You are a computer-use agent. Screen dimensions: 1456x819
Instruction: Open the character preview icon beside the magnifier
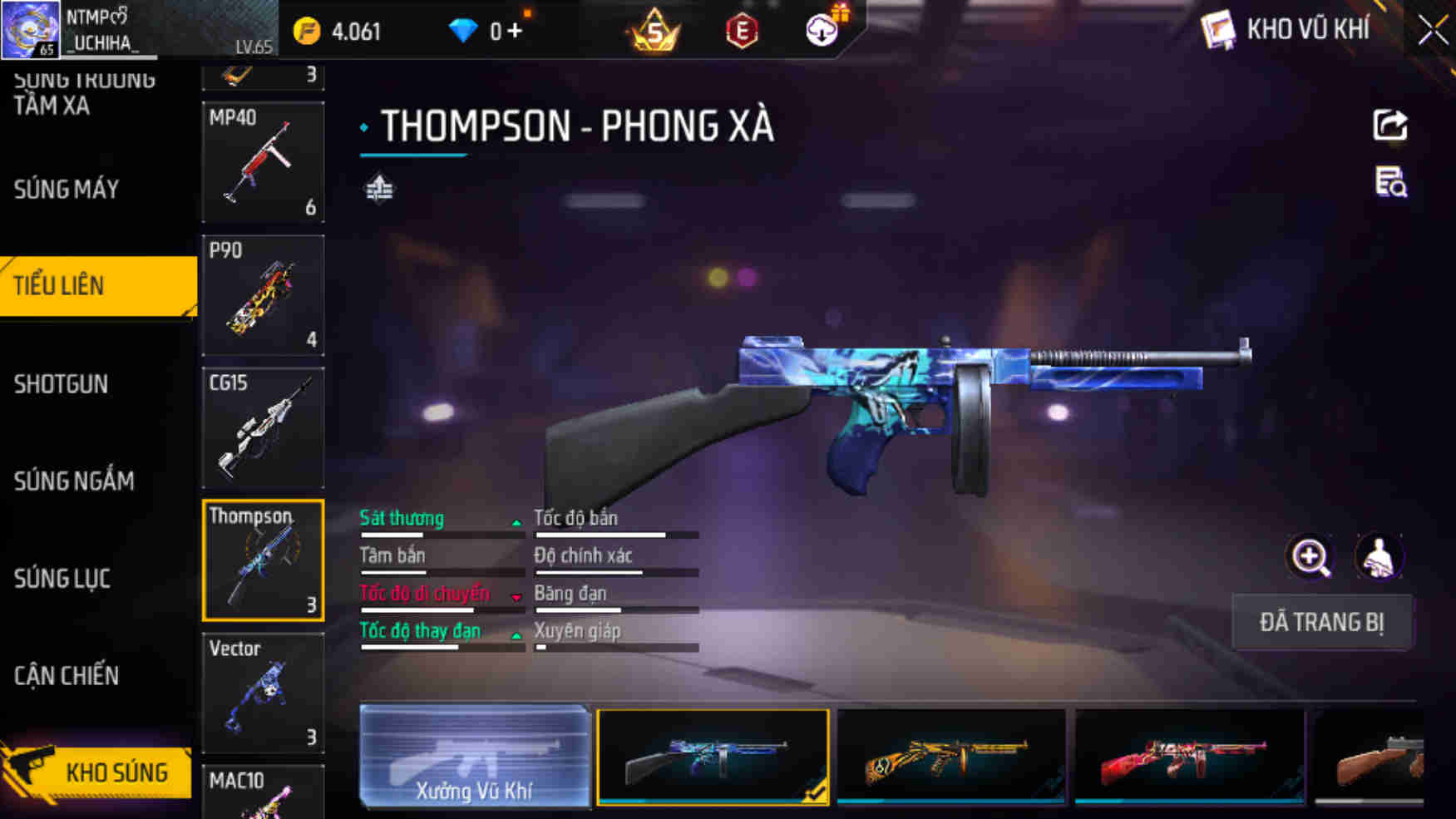[x=1376, y=557]
